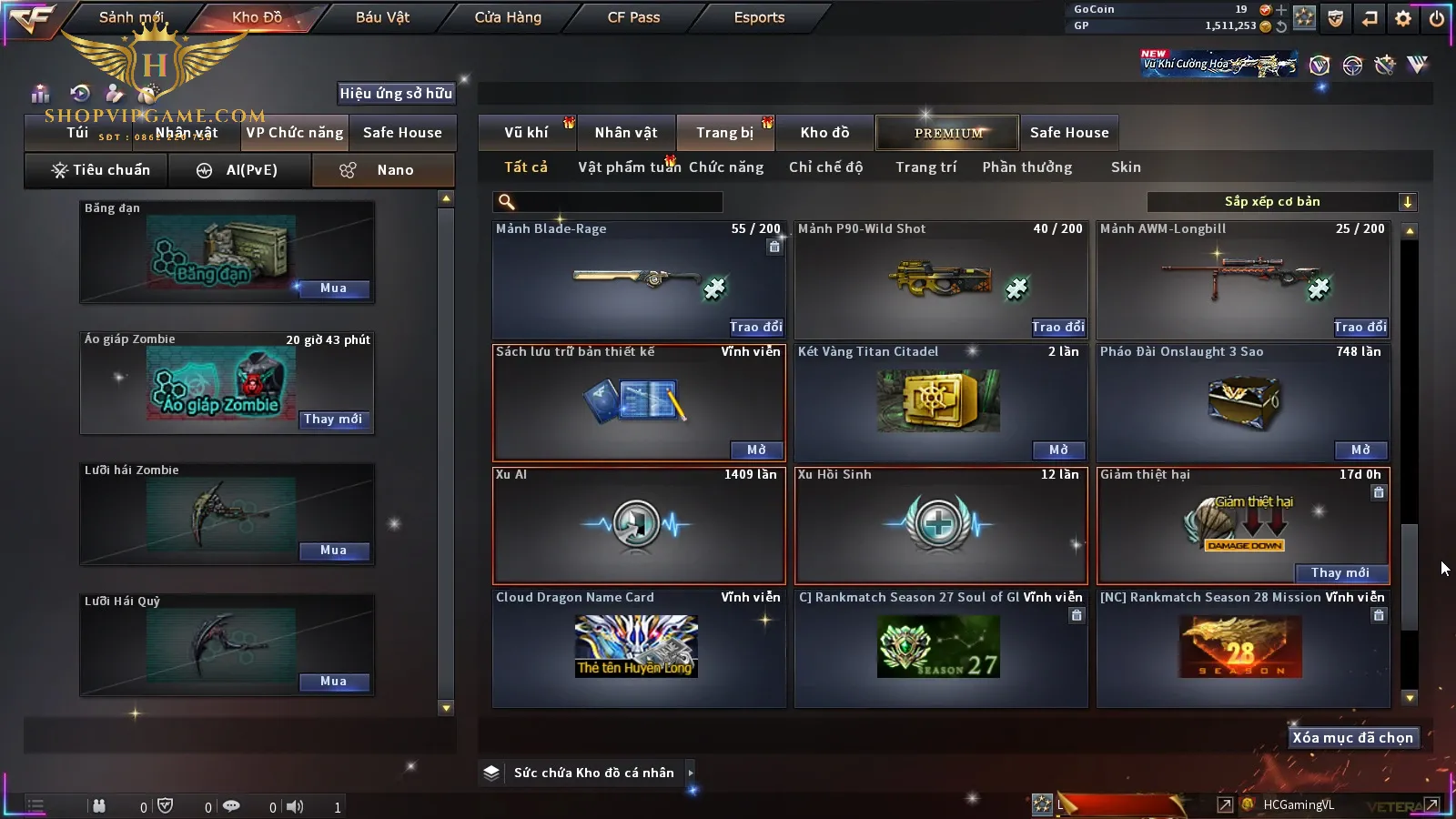Open the Esports menu

pyautogui.click(x=759, y=17)
